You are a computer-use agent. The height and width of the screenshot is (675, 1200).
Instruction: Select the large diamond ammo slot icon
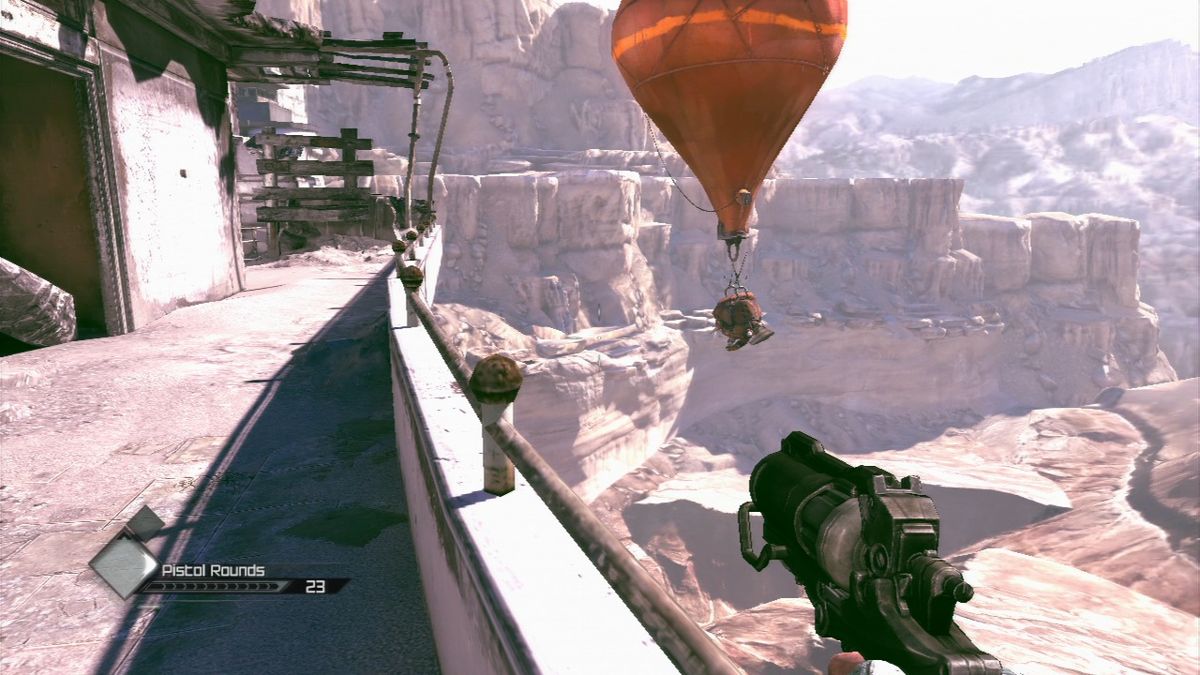click(124, 564)
